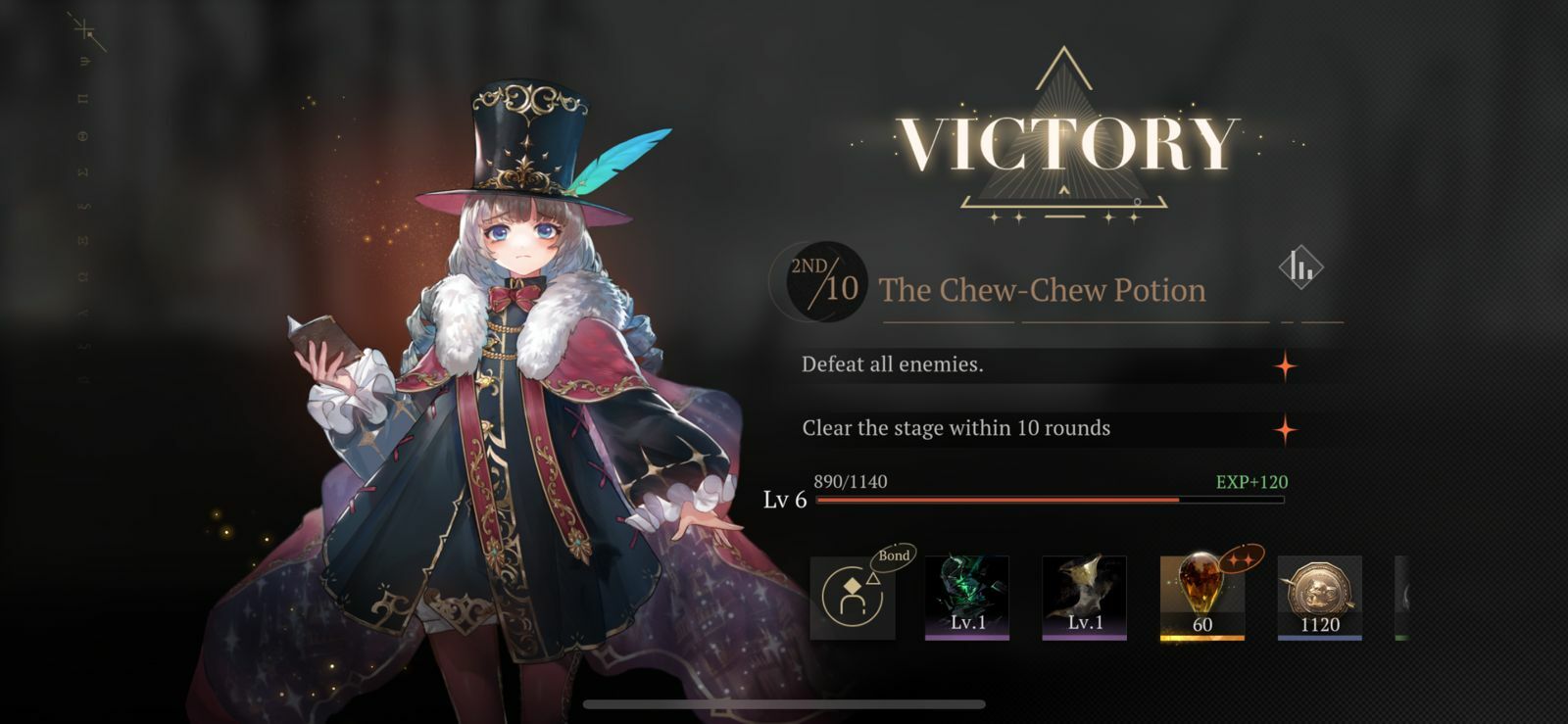1568x724 pixels.
Task: View the amber drop reward showing 60
Action: [1201, 597]
